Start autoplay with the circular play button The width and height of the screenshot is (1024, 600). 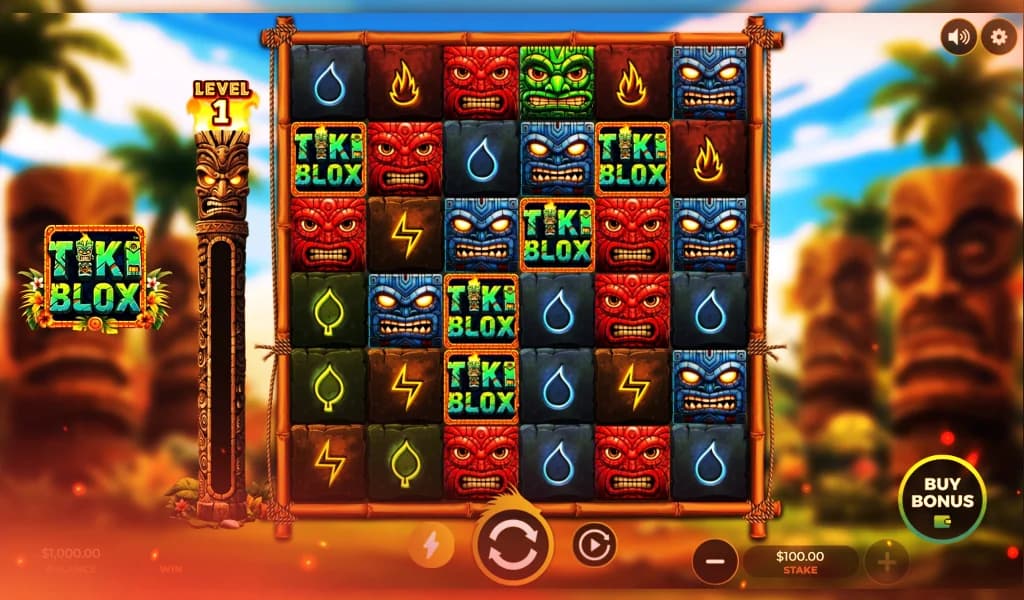click(x=594, y=545)
